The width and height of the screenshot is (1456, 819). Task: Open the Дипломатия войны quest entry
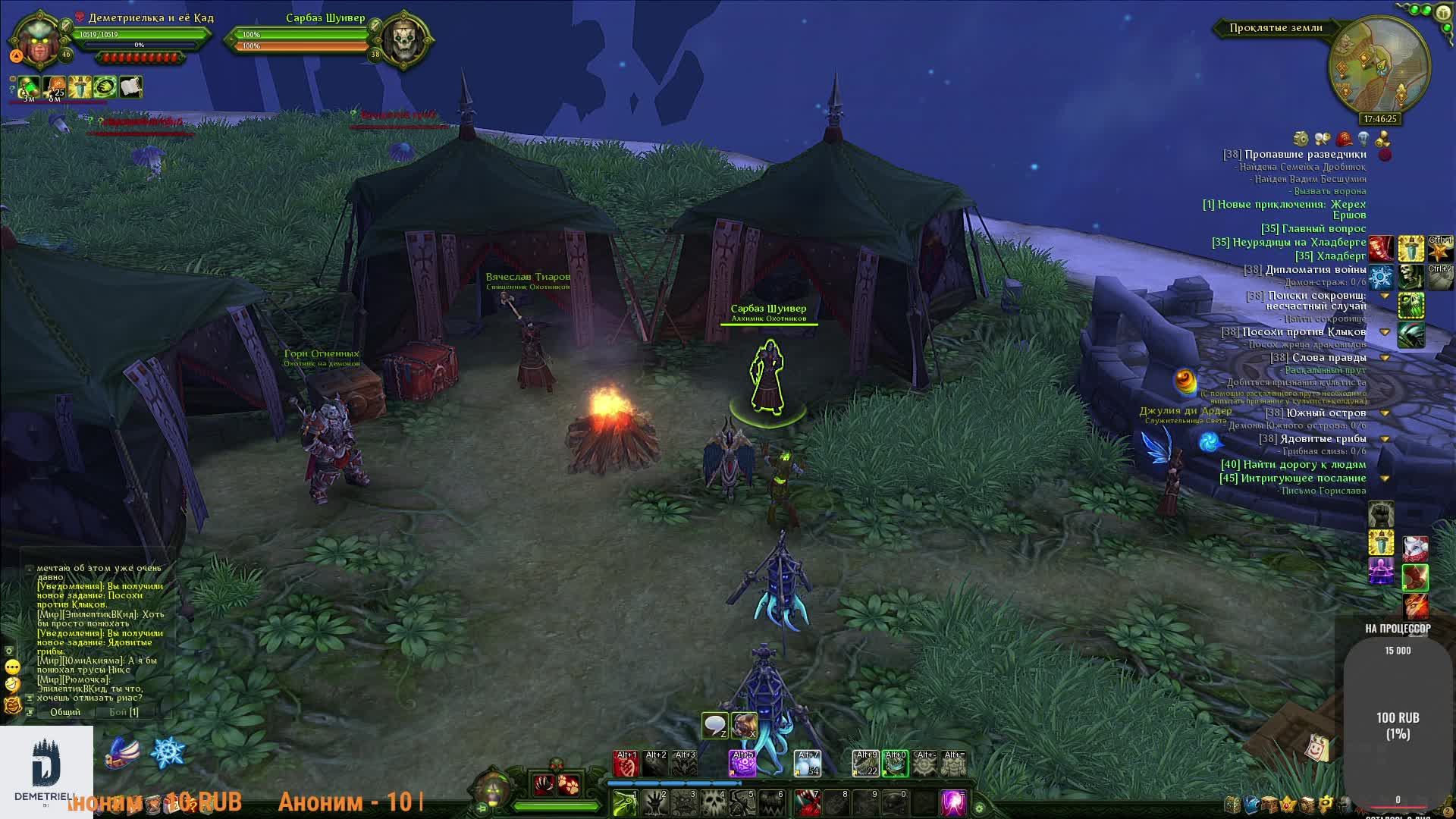point(1315,269)
